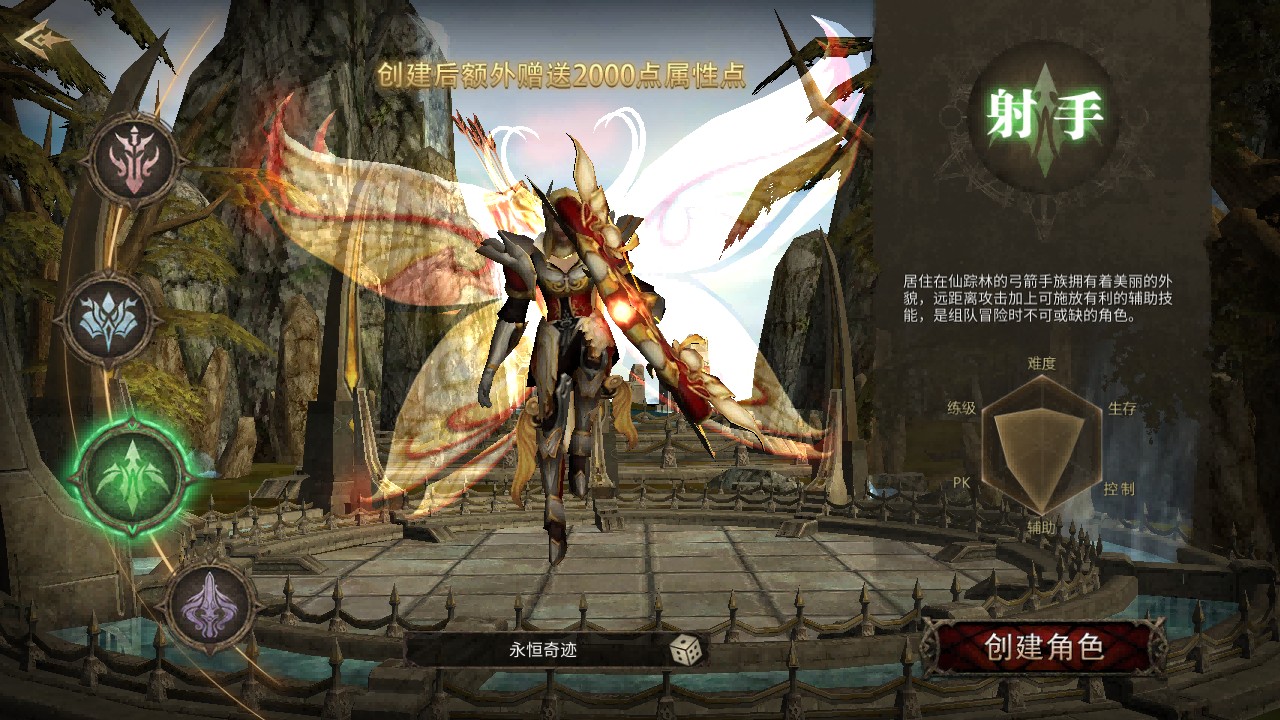
Task: Choose the blue crest class emblem
Action: pyautogui.click(x=108, y=319)
